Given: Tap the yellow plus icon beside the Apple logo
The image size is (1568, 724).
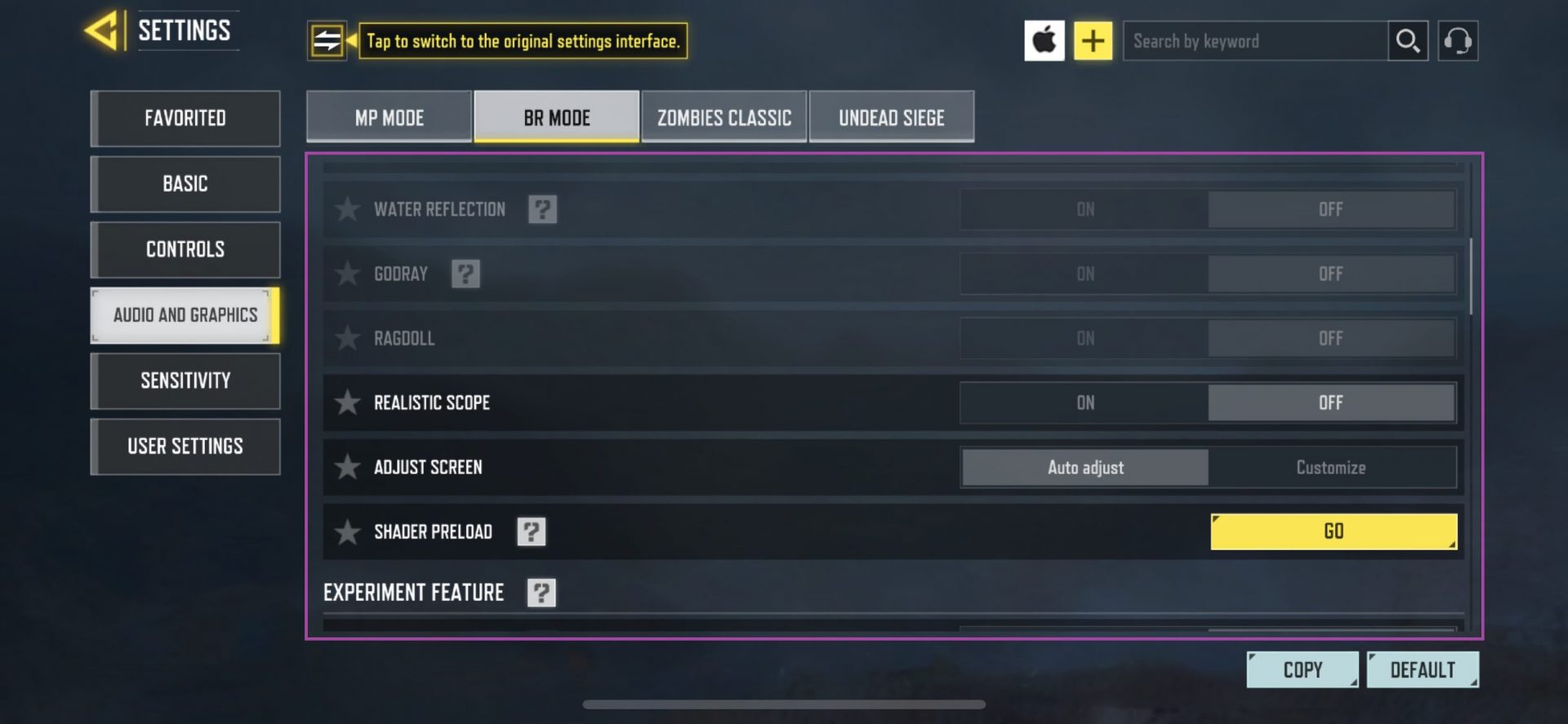Looking at the screenshot, I should (1094, 39).
